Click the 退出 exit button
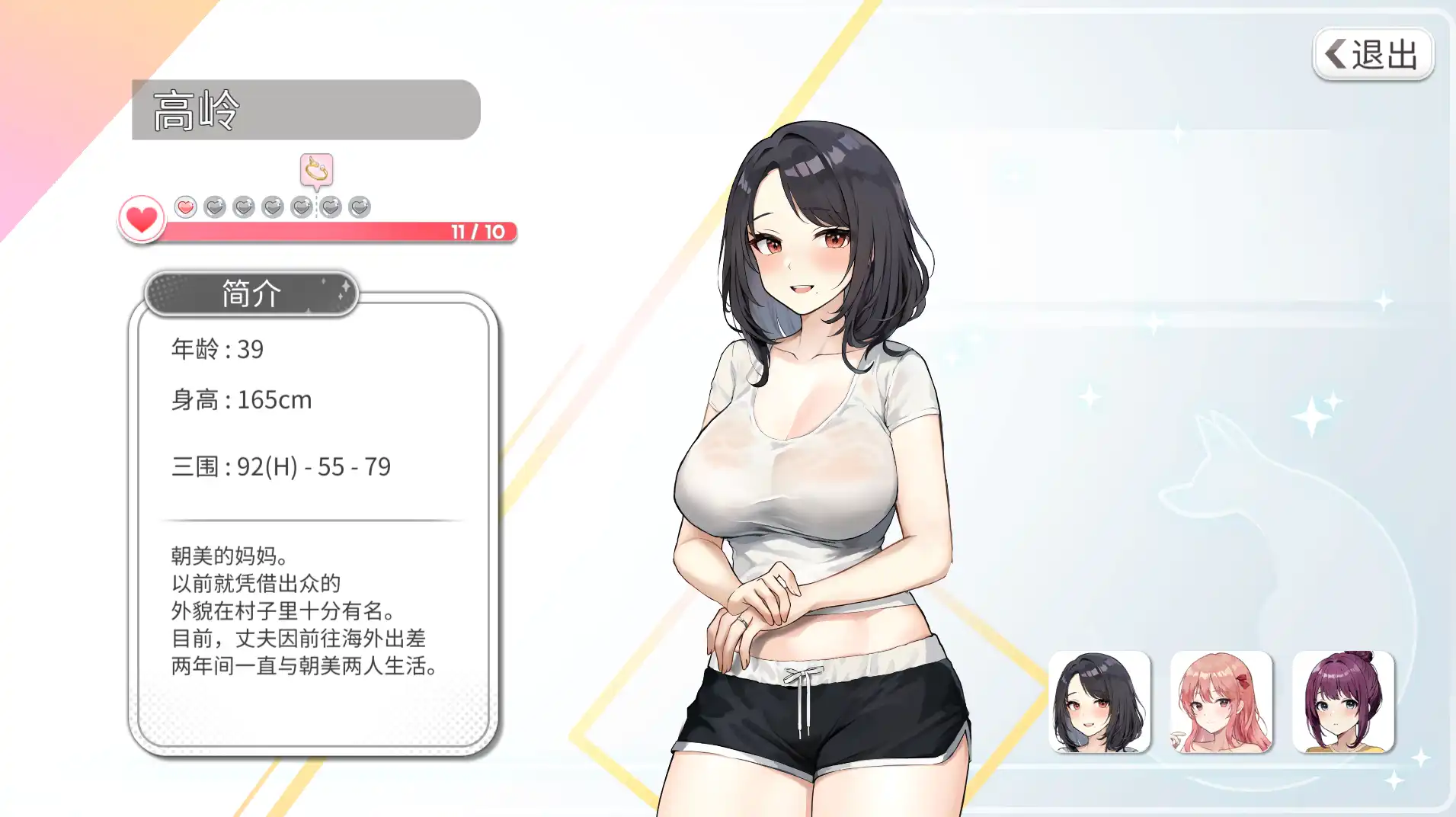The image size is (1456, 817). pos(1373,53)
